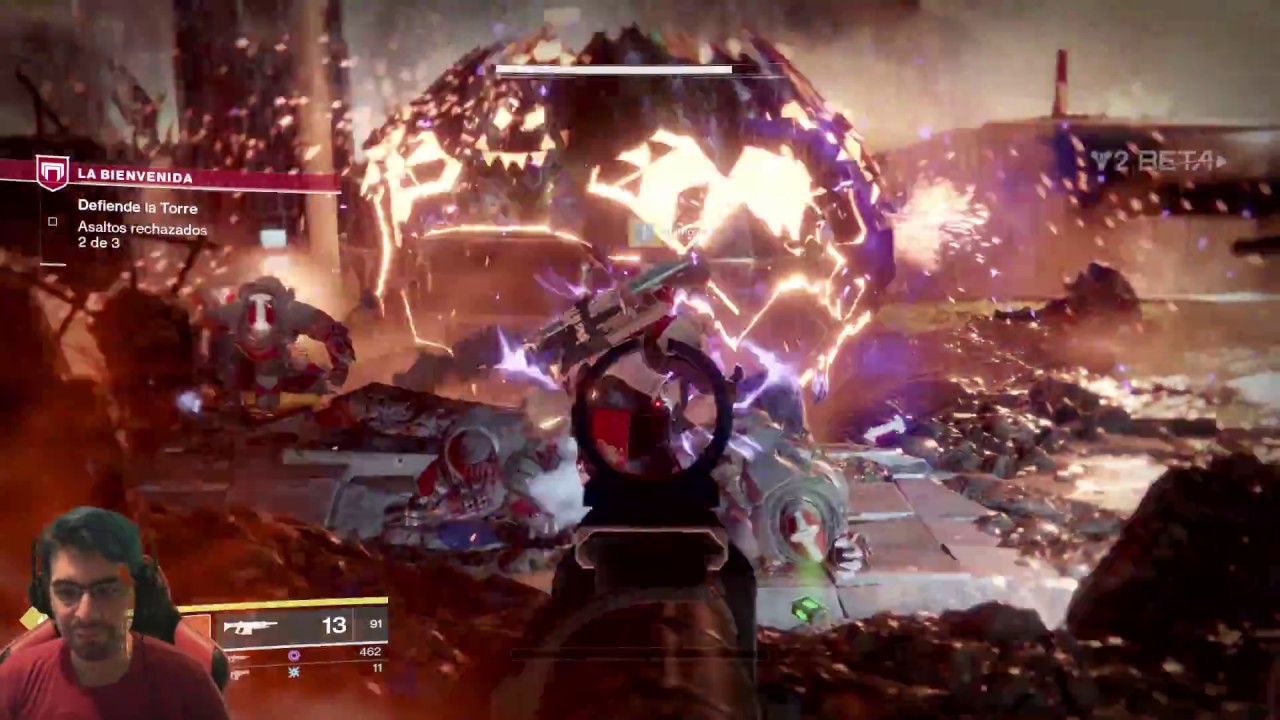Choose the blue arc power weapon
This screenshot has width=1280, height=720.
(294, 671)
